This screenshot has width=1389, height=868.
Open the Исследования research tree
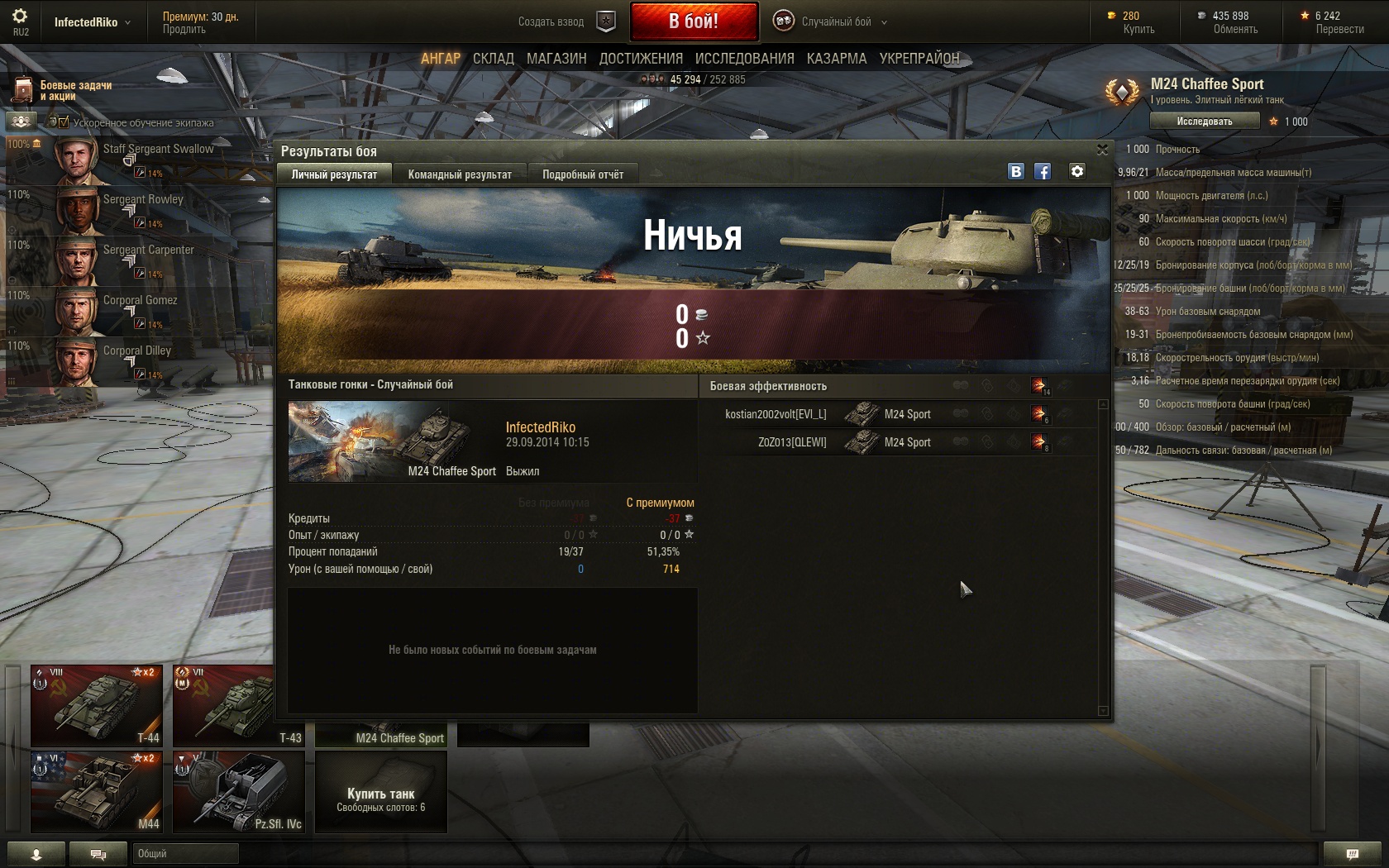744,59
